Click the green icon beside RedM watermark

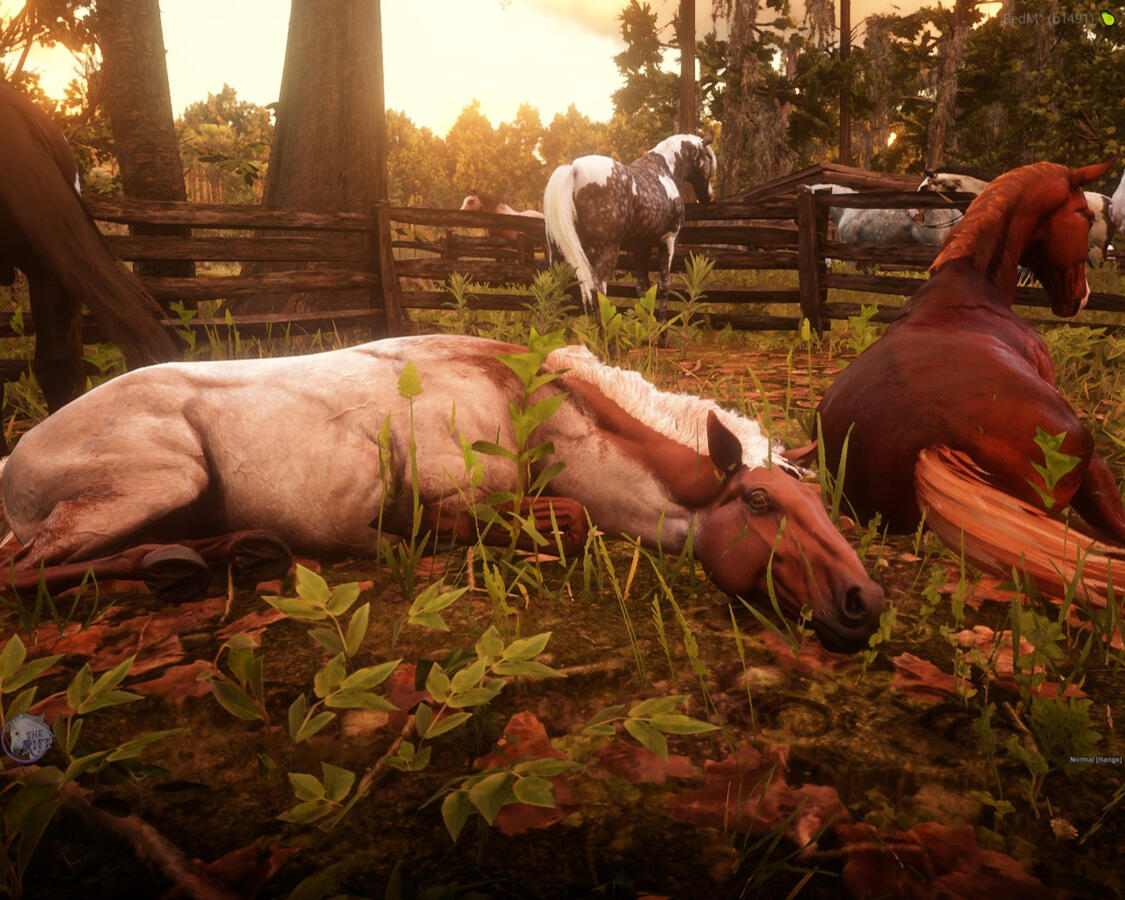click(x=1107, y=18)
